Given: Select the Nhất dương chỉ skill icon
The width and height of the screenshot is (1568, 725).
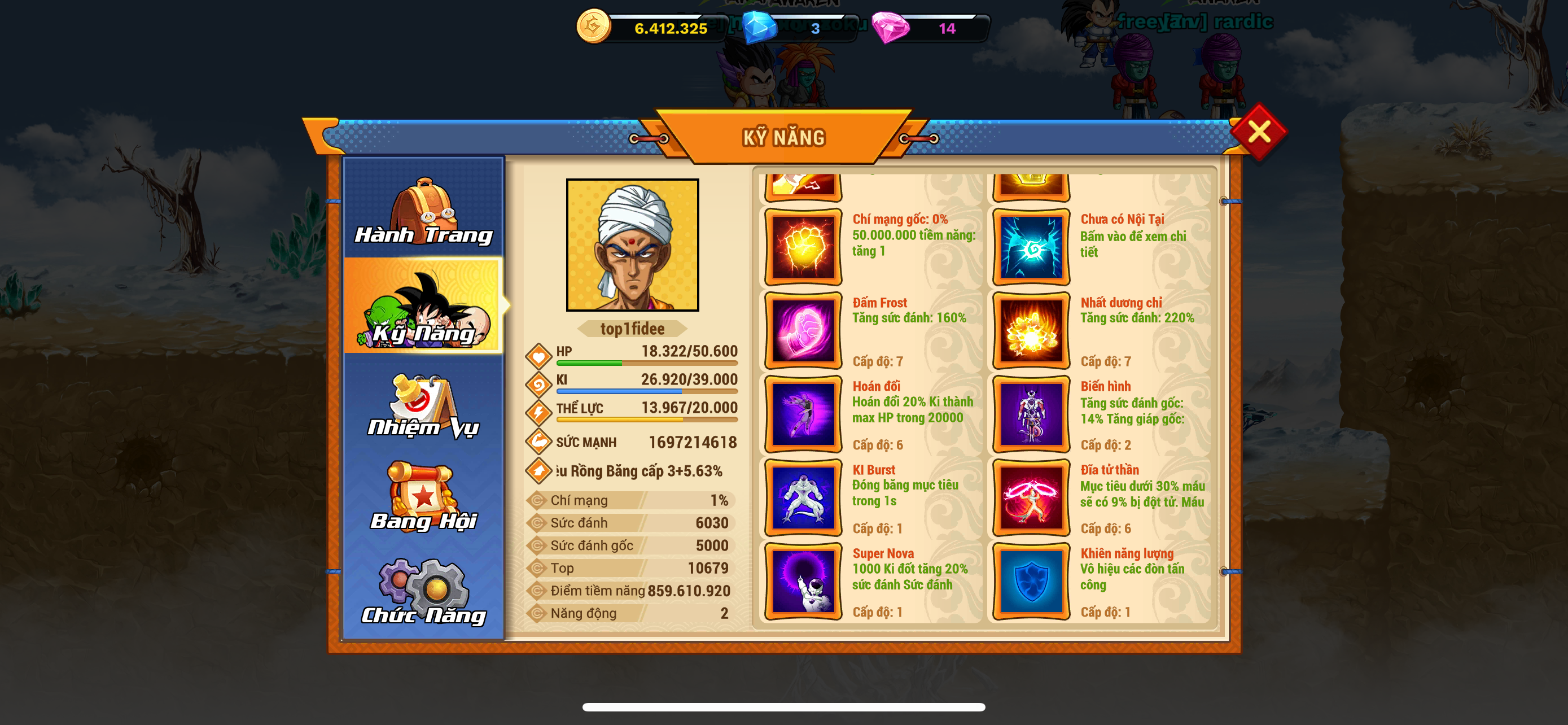Looking at the screenshot, I should click(1031, 330).
